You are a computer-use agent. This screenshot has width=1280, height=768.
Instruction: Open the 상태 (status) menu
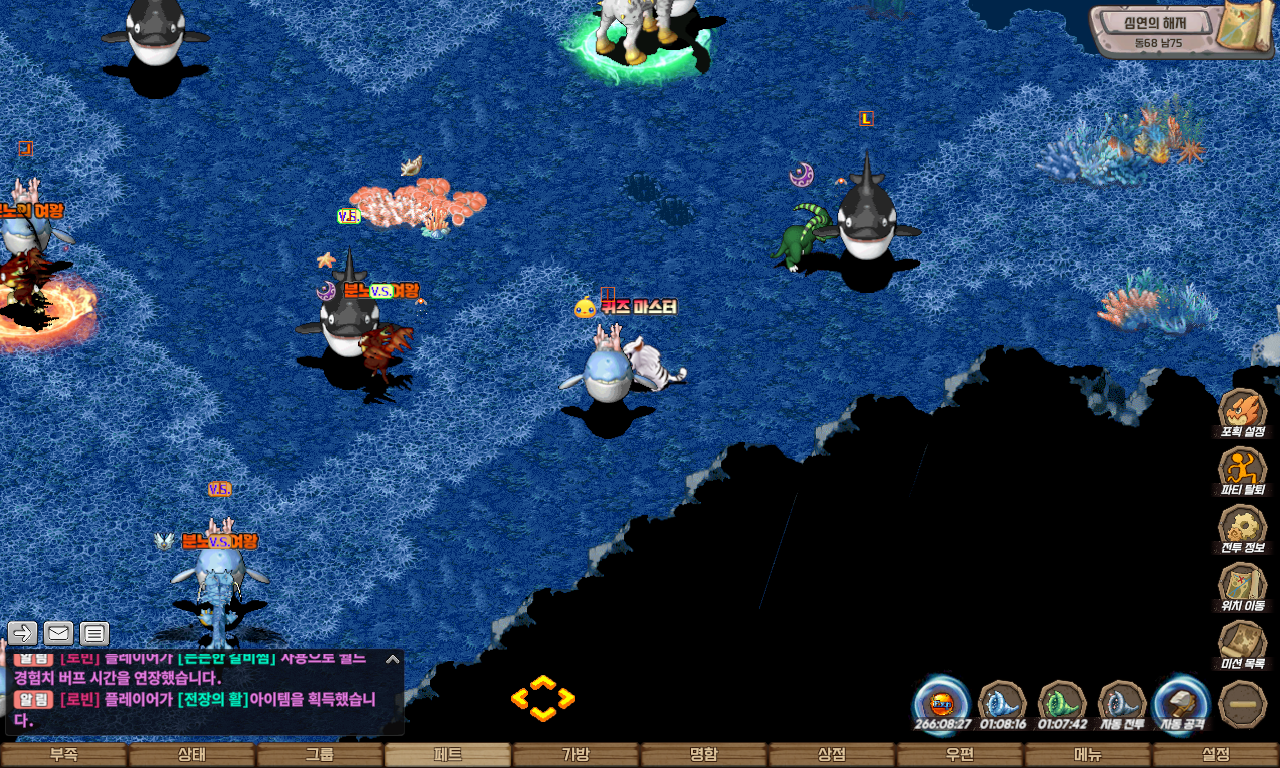click(x=192, y=755)
